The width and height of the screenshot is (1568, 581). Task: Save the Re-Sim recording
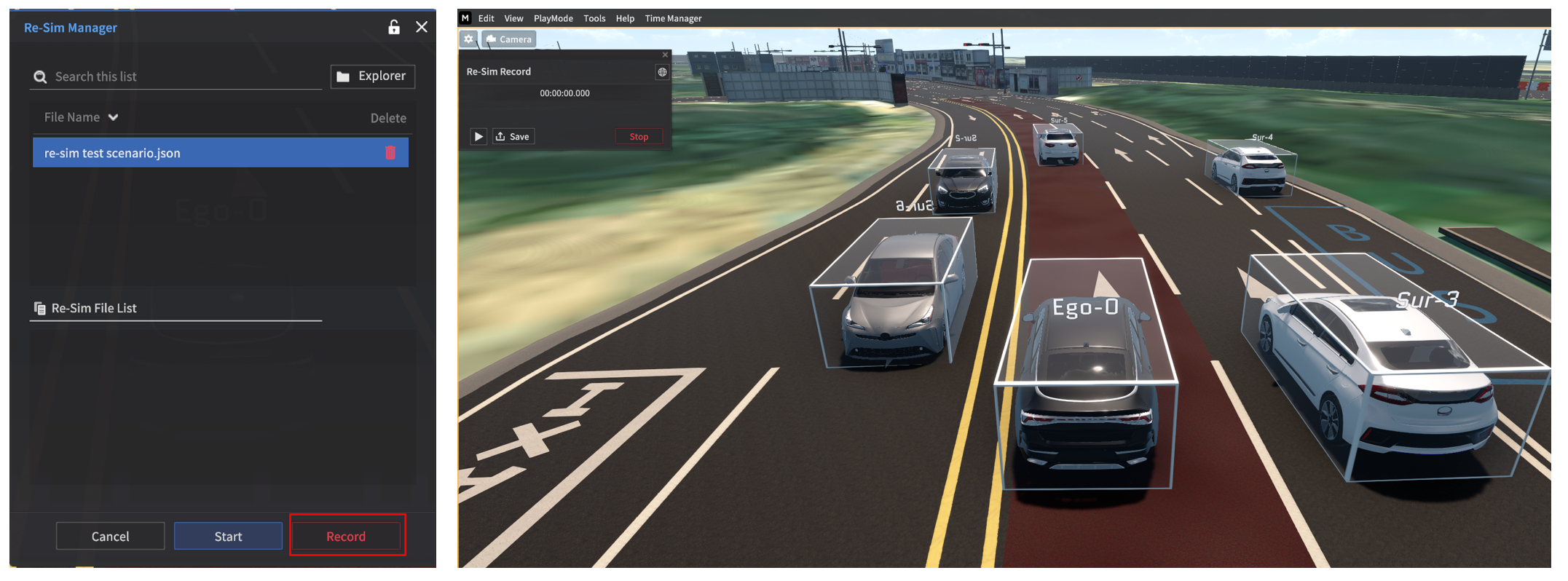click(x=513, y=136)
